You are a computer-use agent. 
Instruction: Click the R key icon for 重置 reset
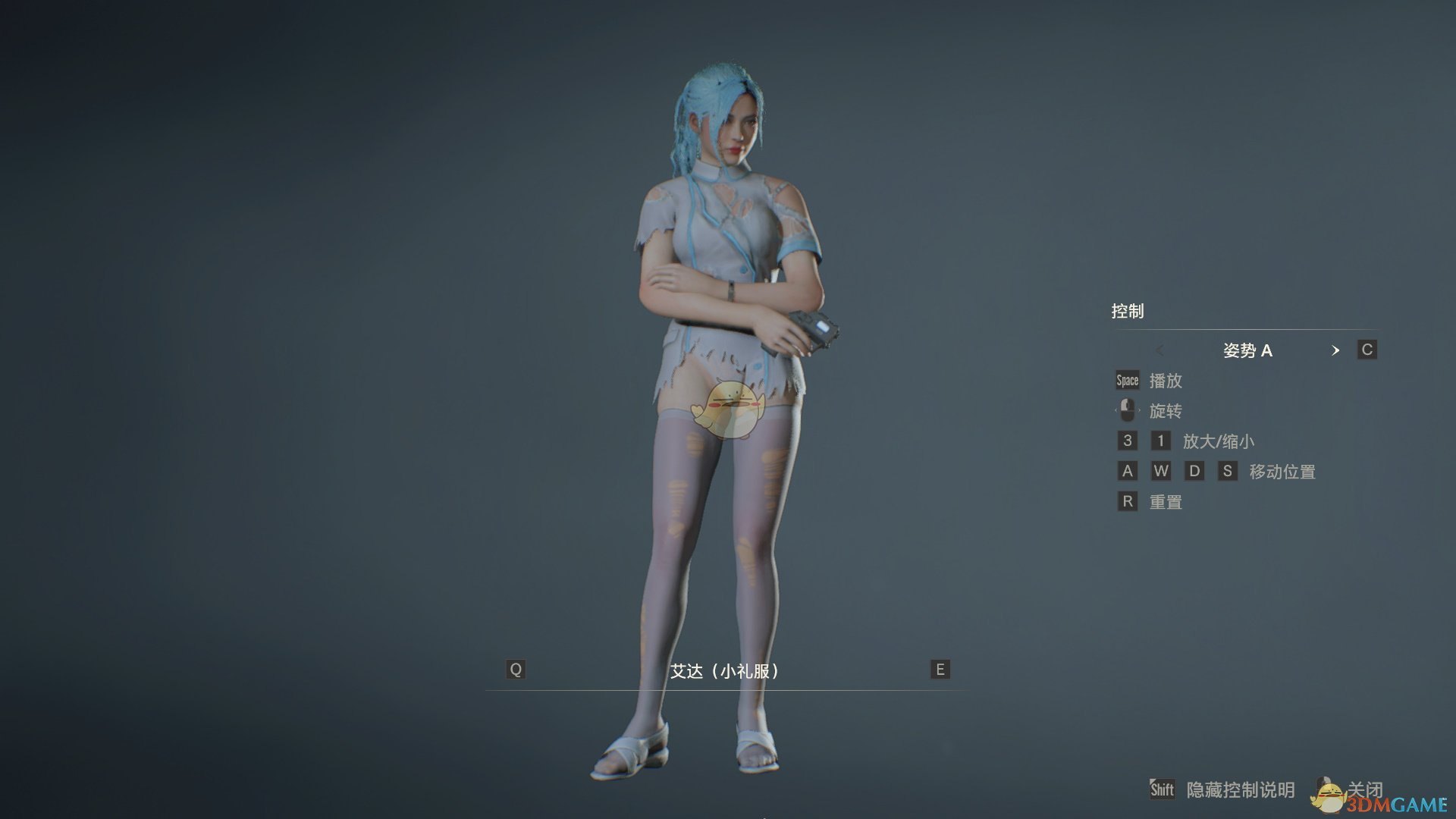[x=1127, y=501]
